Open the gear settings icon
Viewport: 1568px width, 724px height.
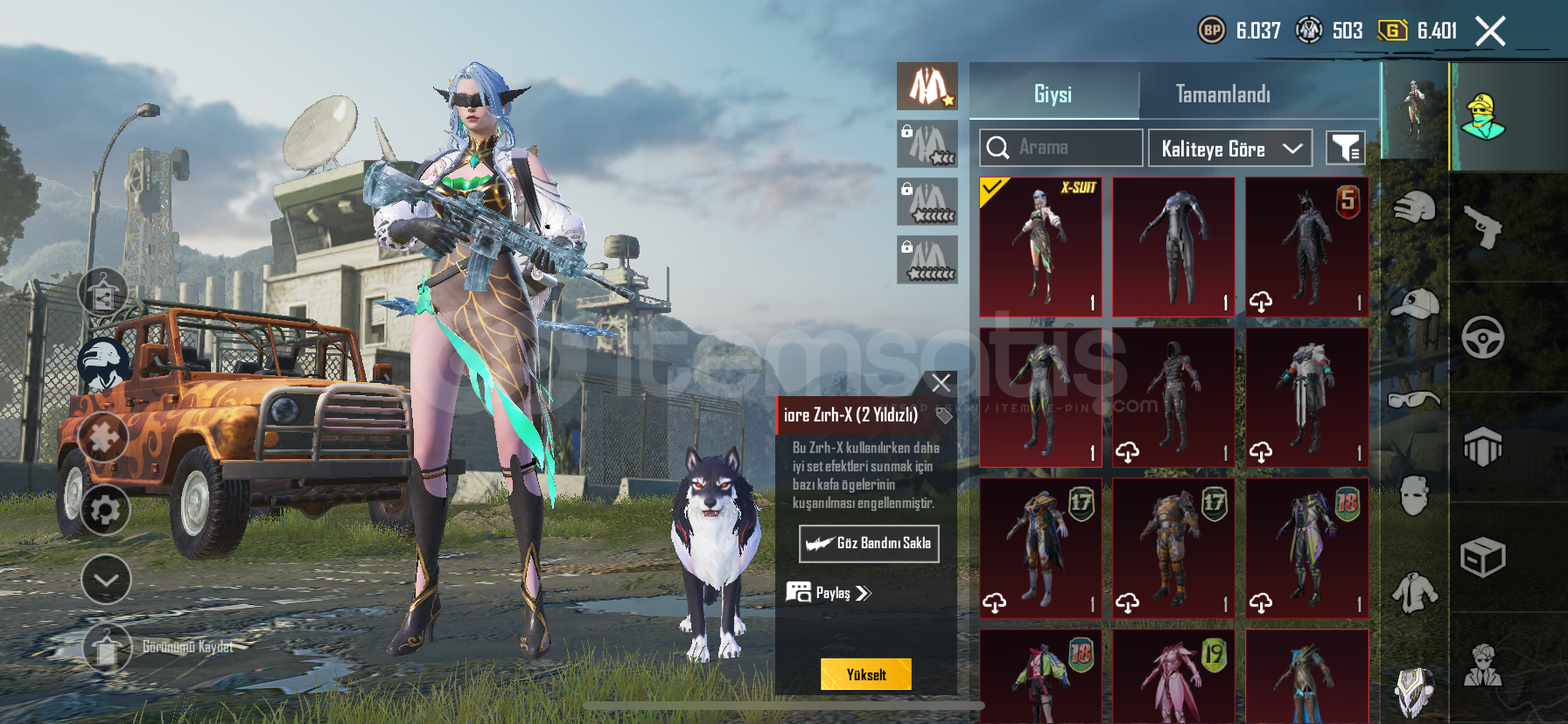(105, 509)
